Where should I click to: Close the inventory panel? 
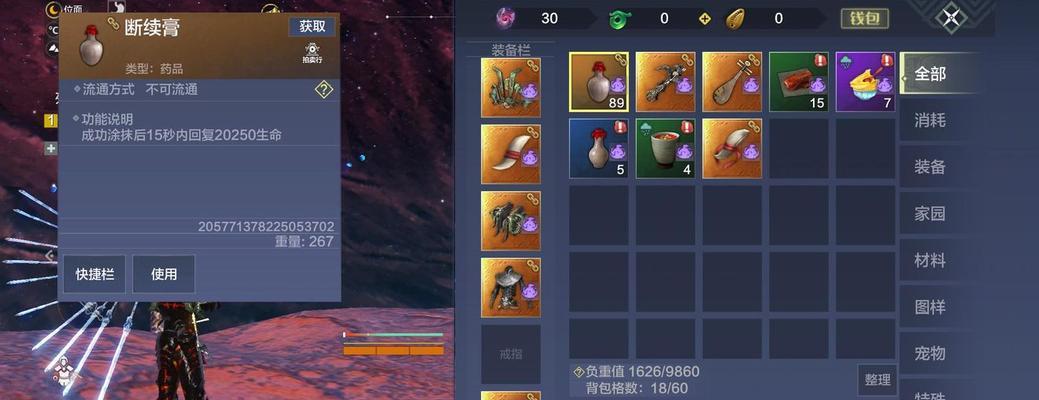point(951,17)
